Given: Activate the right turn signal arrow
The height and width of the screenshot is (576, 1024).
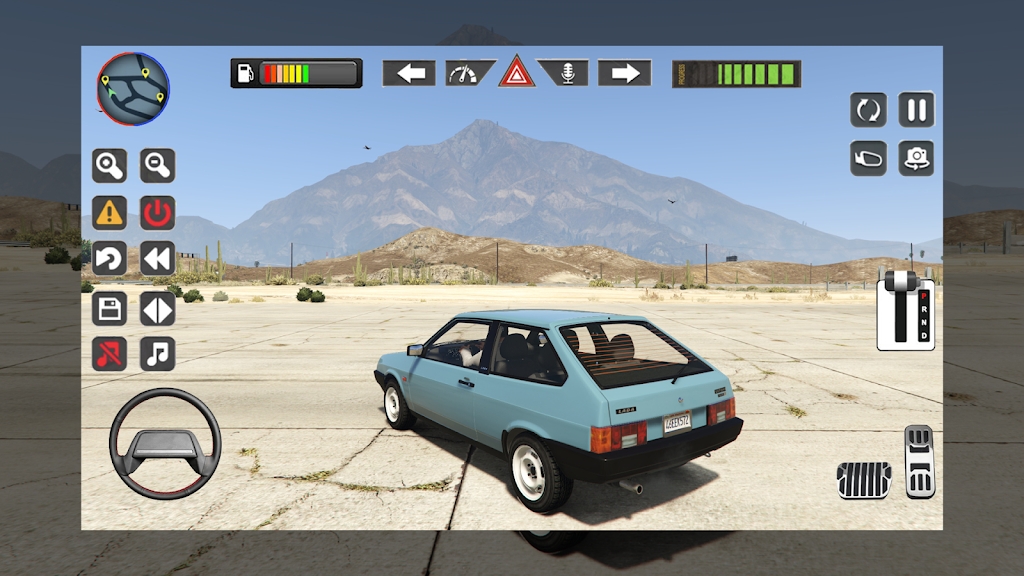Looking at the screenshot, I should (625, 73).
